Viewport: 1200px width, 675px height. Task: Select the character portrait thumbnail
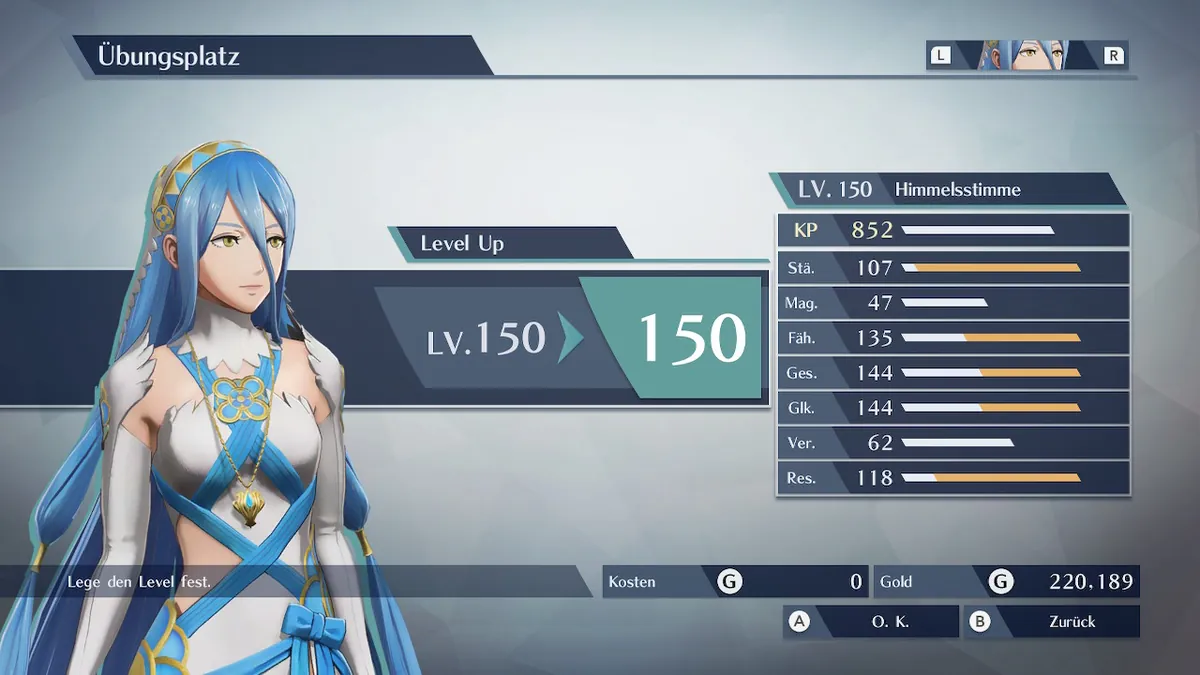click(x=1025, y=55)
